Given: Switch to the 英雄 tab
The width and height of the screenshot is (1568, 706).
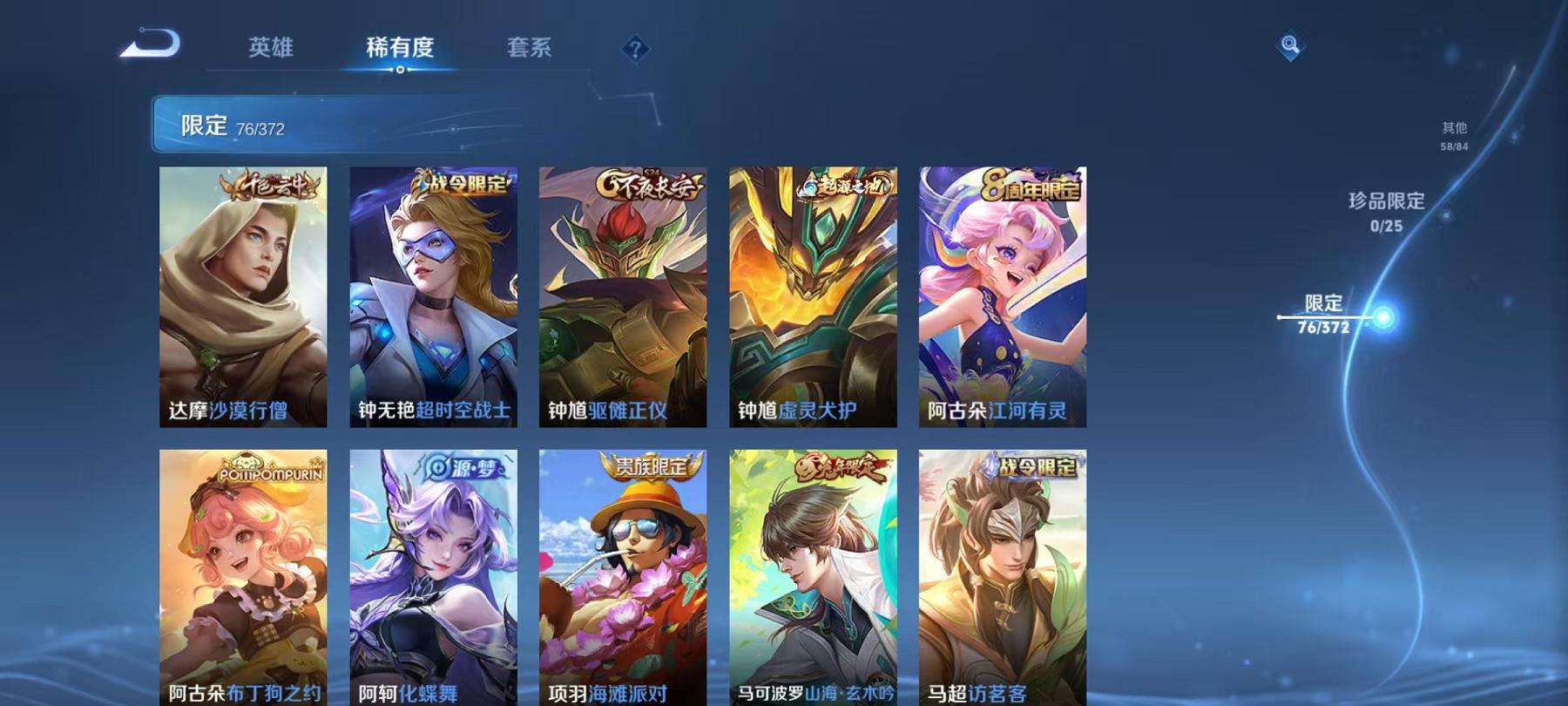Looking at the screenshot, I should click(270, 50).
